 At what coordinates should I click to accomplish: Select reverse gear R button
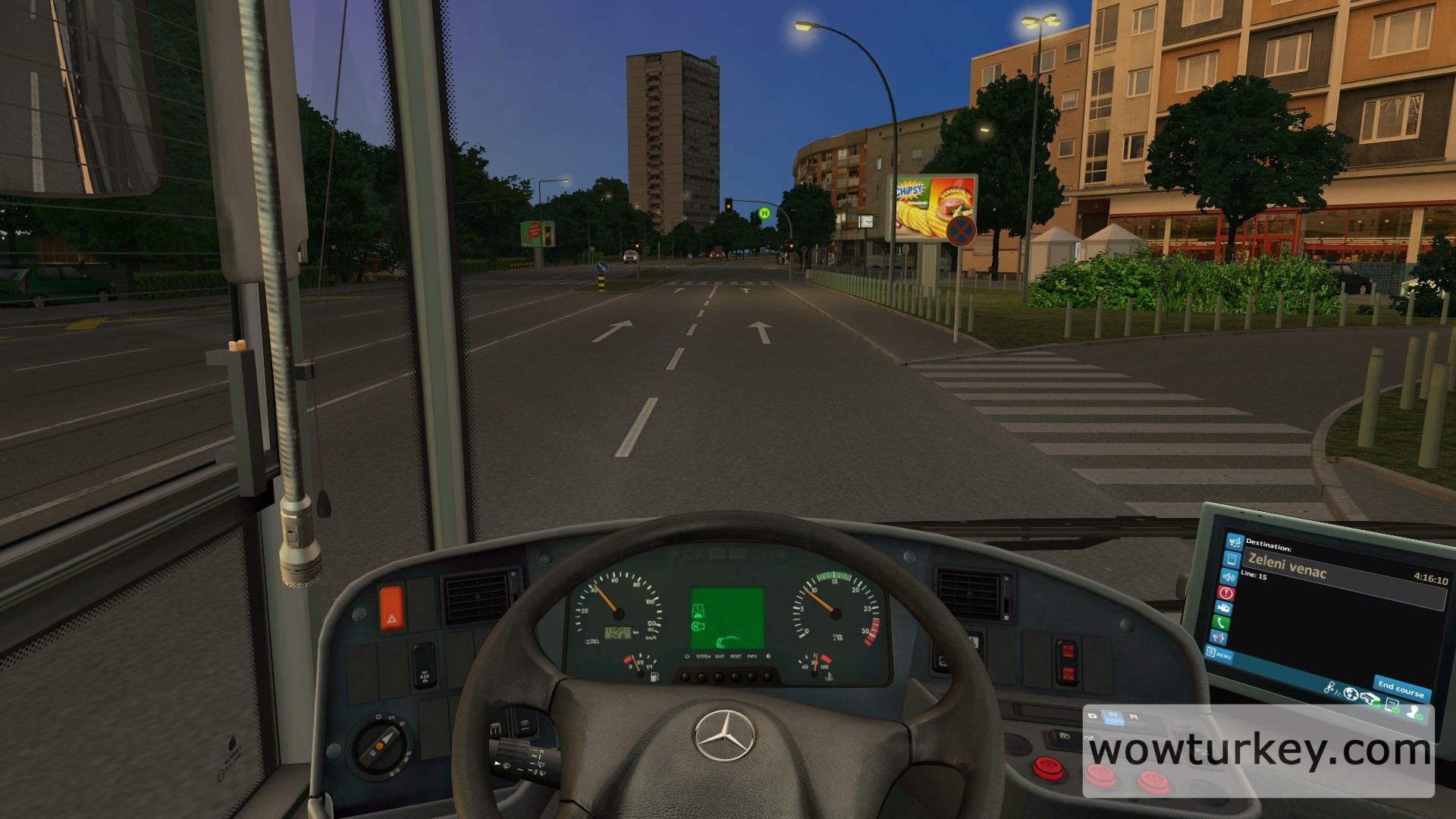point(1134,716)
